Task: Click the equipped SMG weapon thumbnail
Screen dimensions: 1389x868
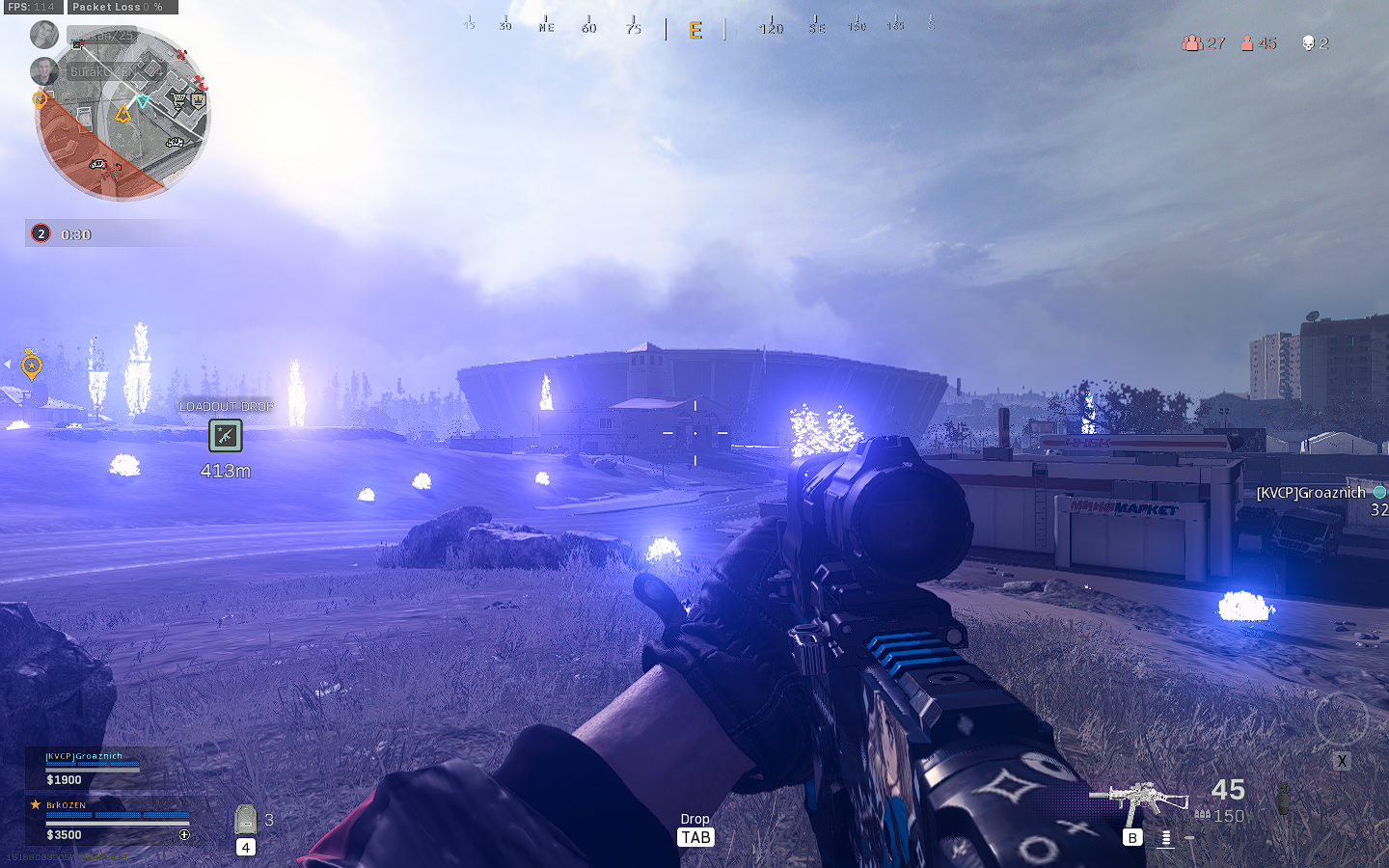Action: pyautogui.click(x=1150, y=799)
